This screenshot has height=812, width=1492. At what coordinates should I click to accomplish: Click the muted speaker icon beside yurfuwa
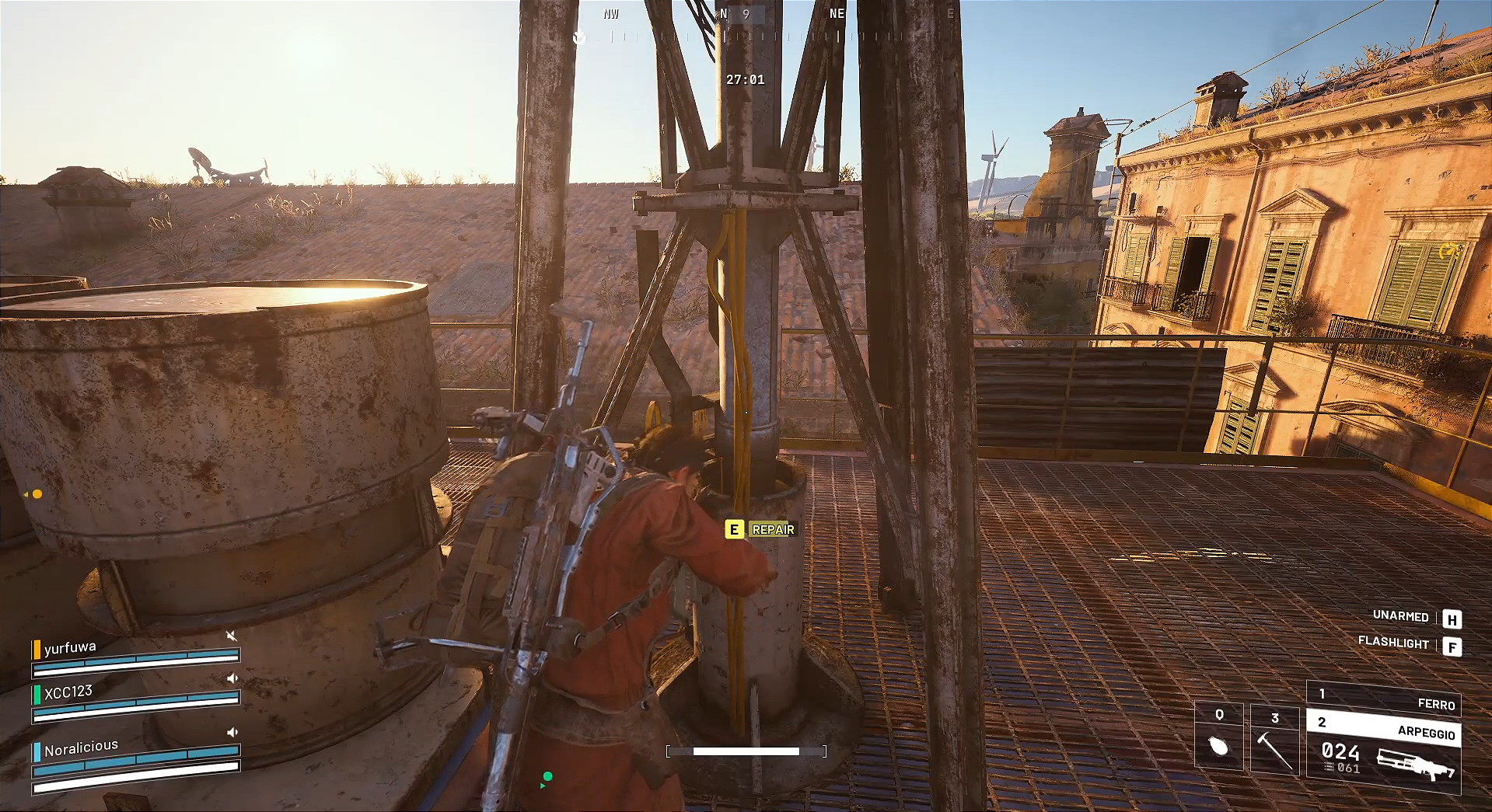click(232, 636)
